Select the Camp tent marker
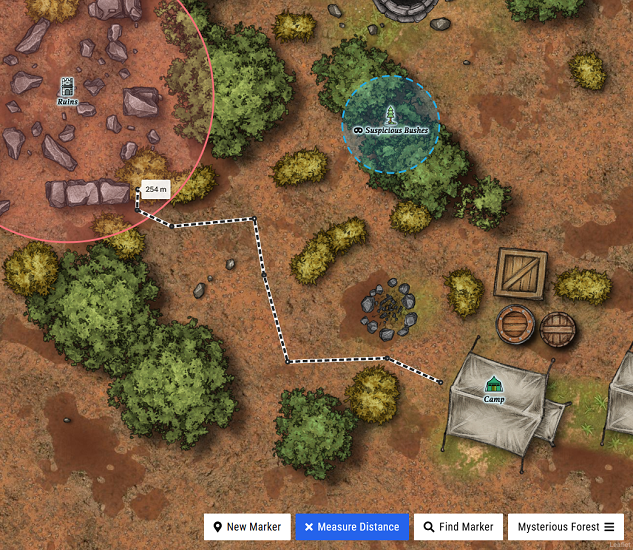633x550 pixels. click(x=493, y=385)
